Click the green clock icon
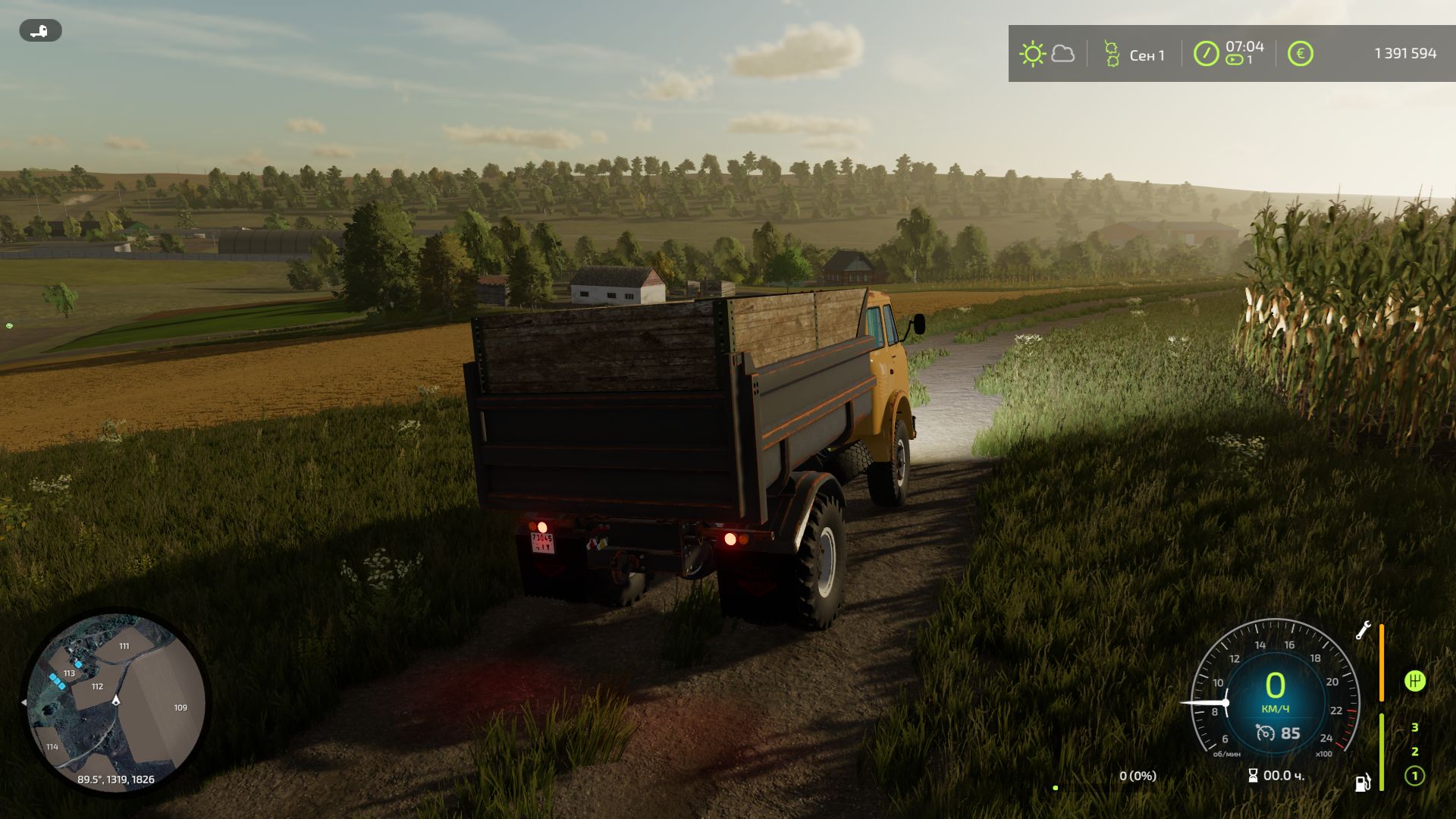 (x=1206, y=54)
